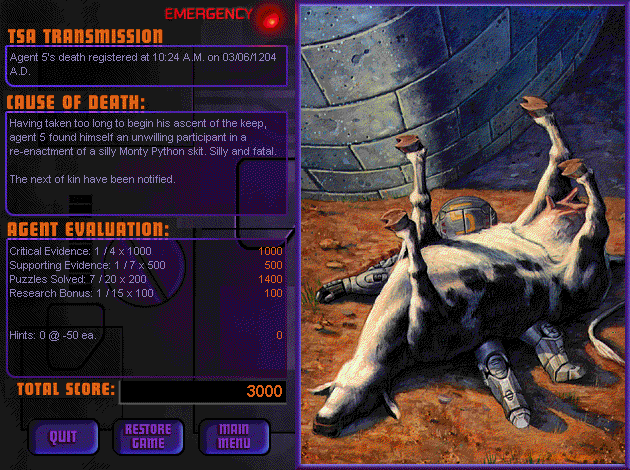Viewport: 630px width, 470px height.
Task: Click the Restore Game button
Action: pyautogui.click(x=148, y=436)
